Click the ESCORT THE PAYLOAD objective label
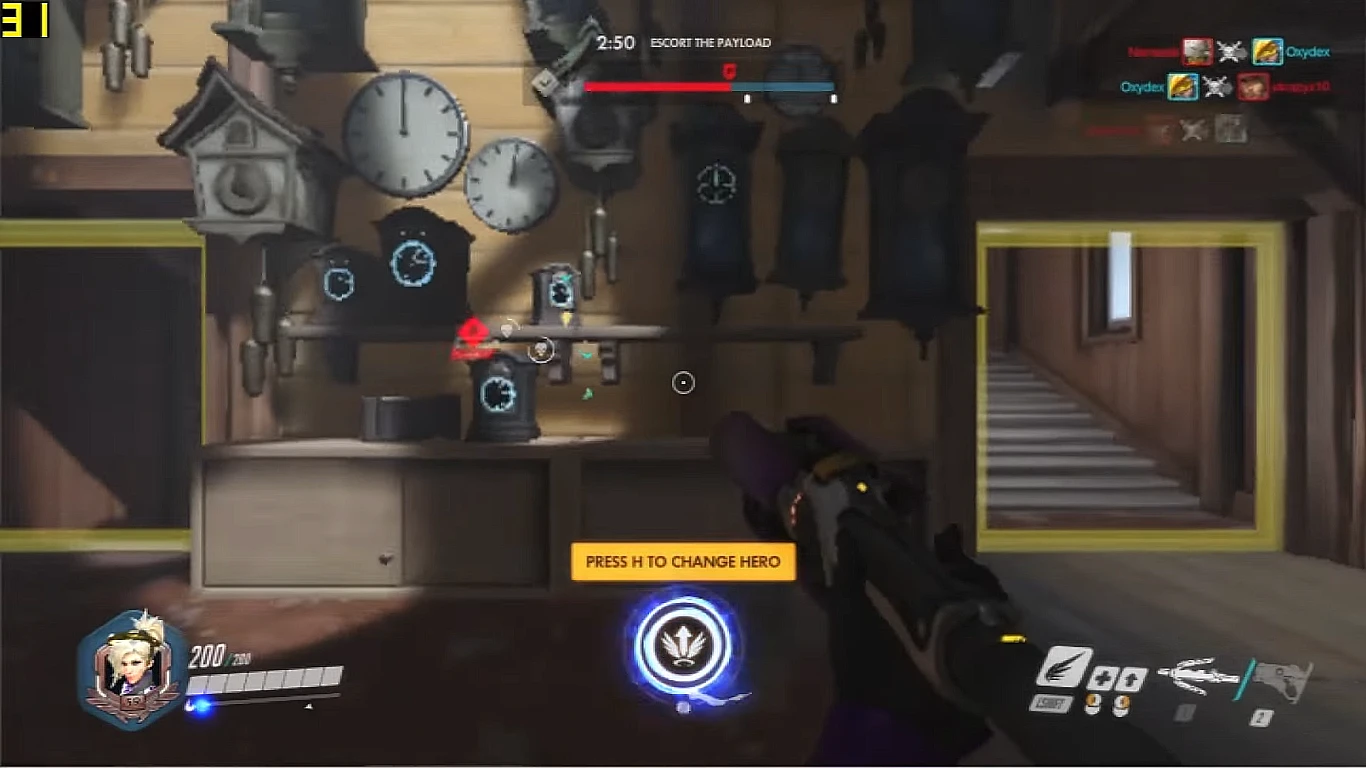The height and width of the screenshot is (768, 1366). [712, 43]
